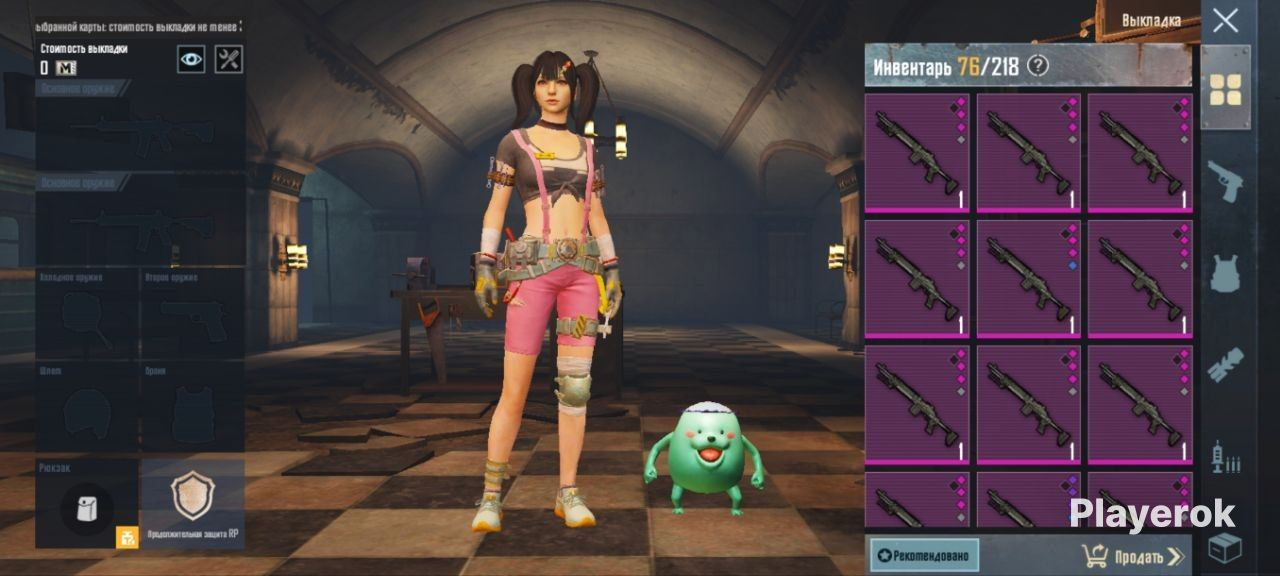Switch to the all-items grid tab
This screenshot has height=576, width=1280.
point(1225,89)
